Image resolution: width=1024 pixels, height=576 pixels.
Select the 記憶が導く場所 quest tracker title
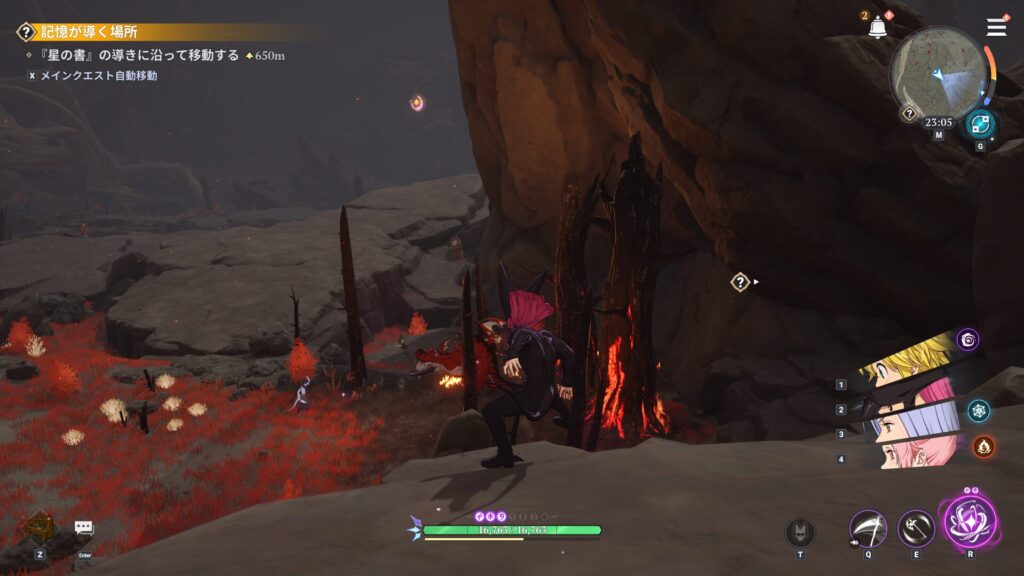point(88,32)
